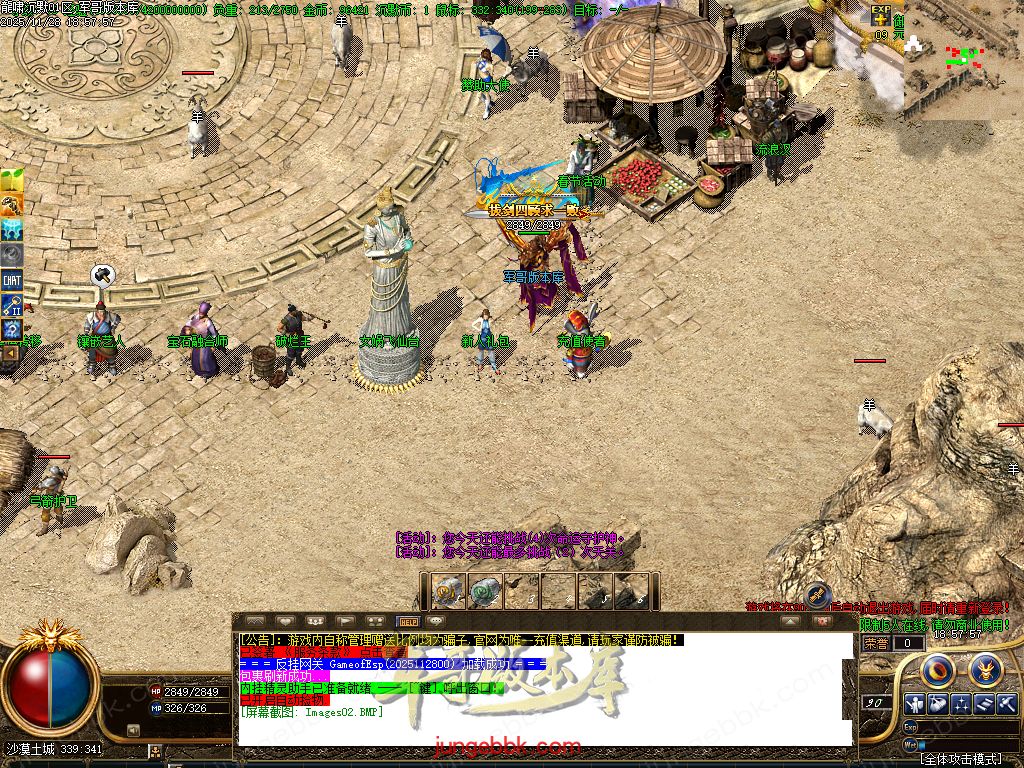Open the speech bubble chat button

(x=435, y=621)
